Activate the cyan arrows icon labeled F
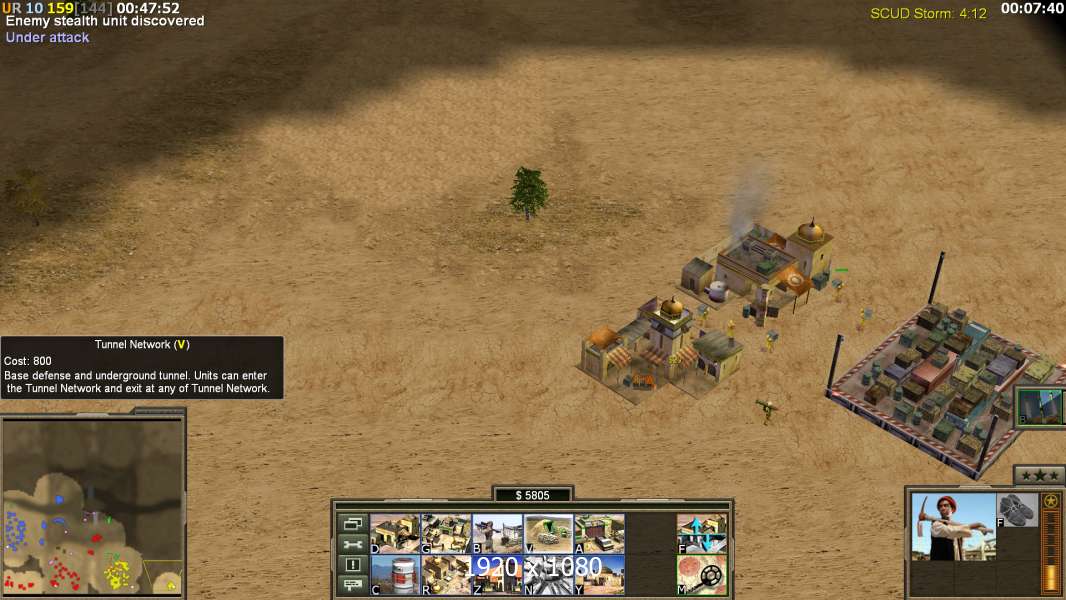This screenshot has width=1066, height=600. tap(702, 534)
